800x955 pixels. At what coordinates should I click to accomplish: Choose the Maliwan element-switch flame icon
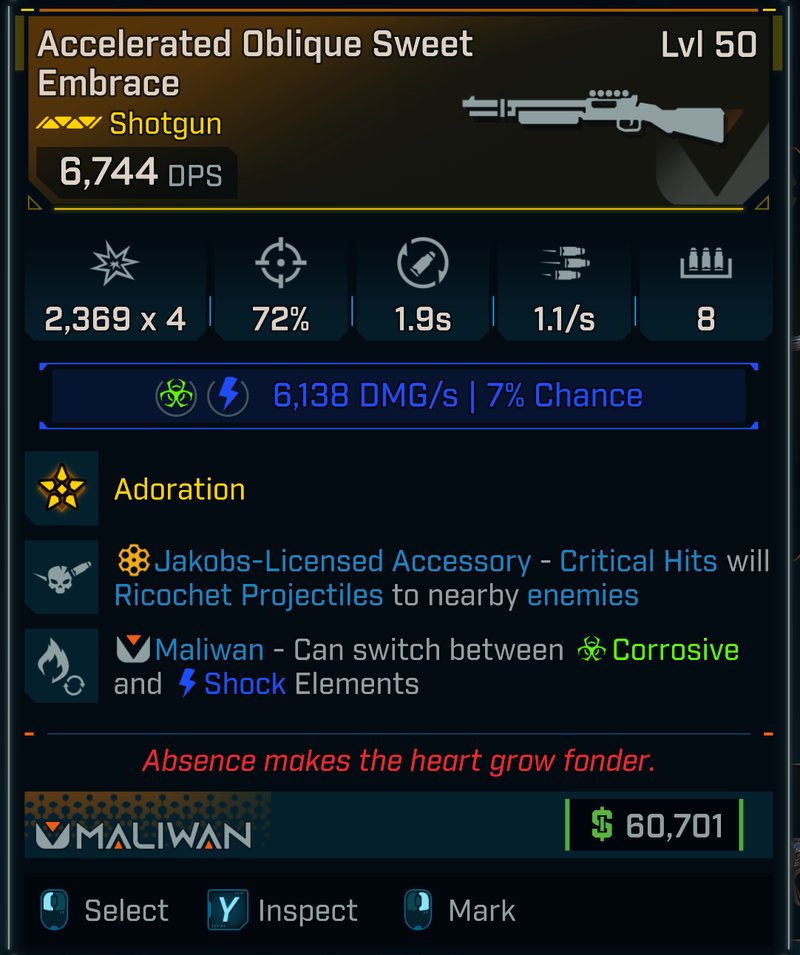62,666
